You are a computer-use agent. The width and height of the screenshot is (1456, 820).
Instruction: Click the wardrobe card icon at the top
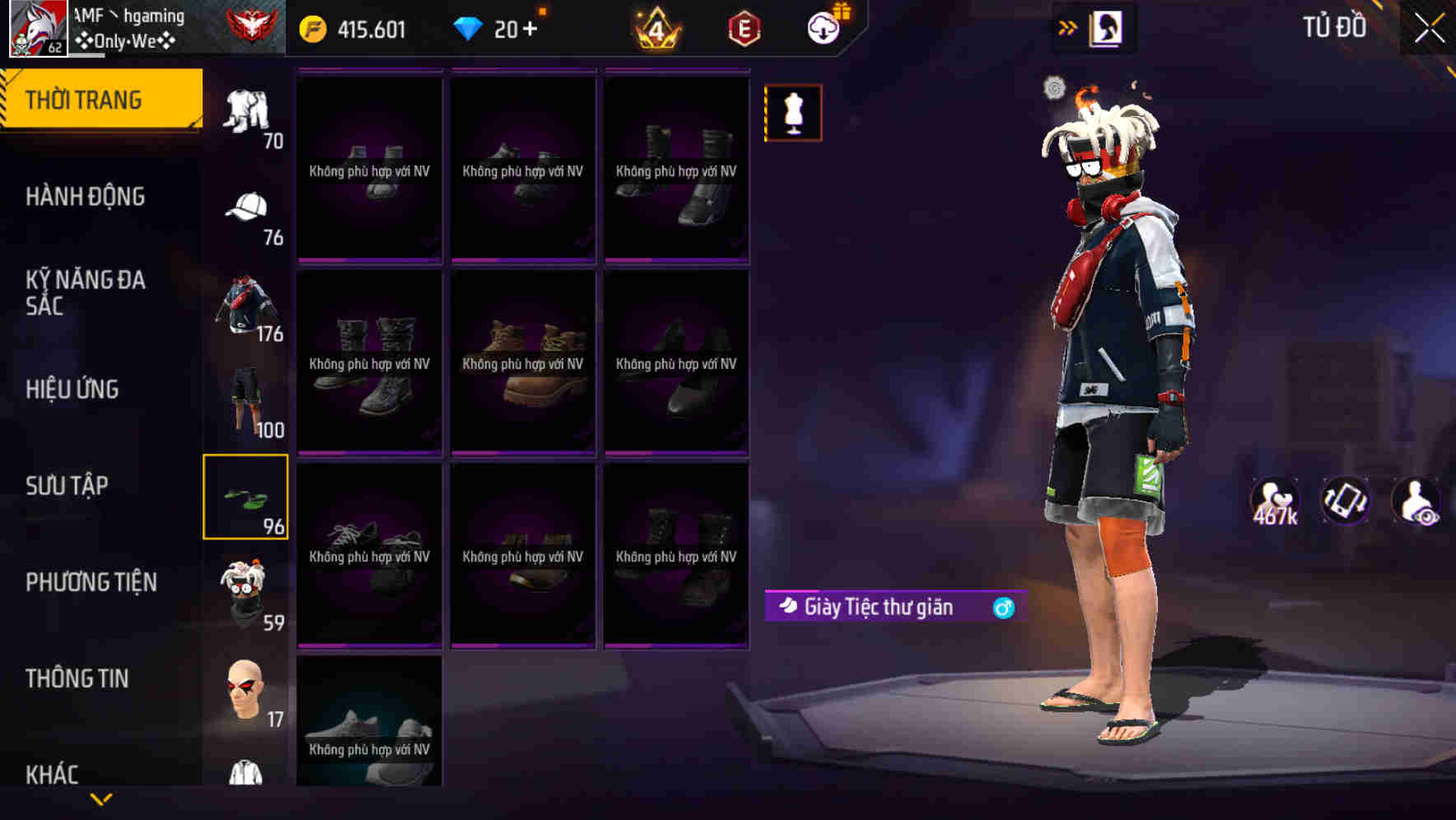tap(1107, 27)
